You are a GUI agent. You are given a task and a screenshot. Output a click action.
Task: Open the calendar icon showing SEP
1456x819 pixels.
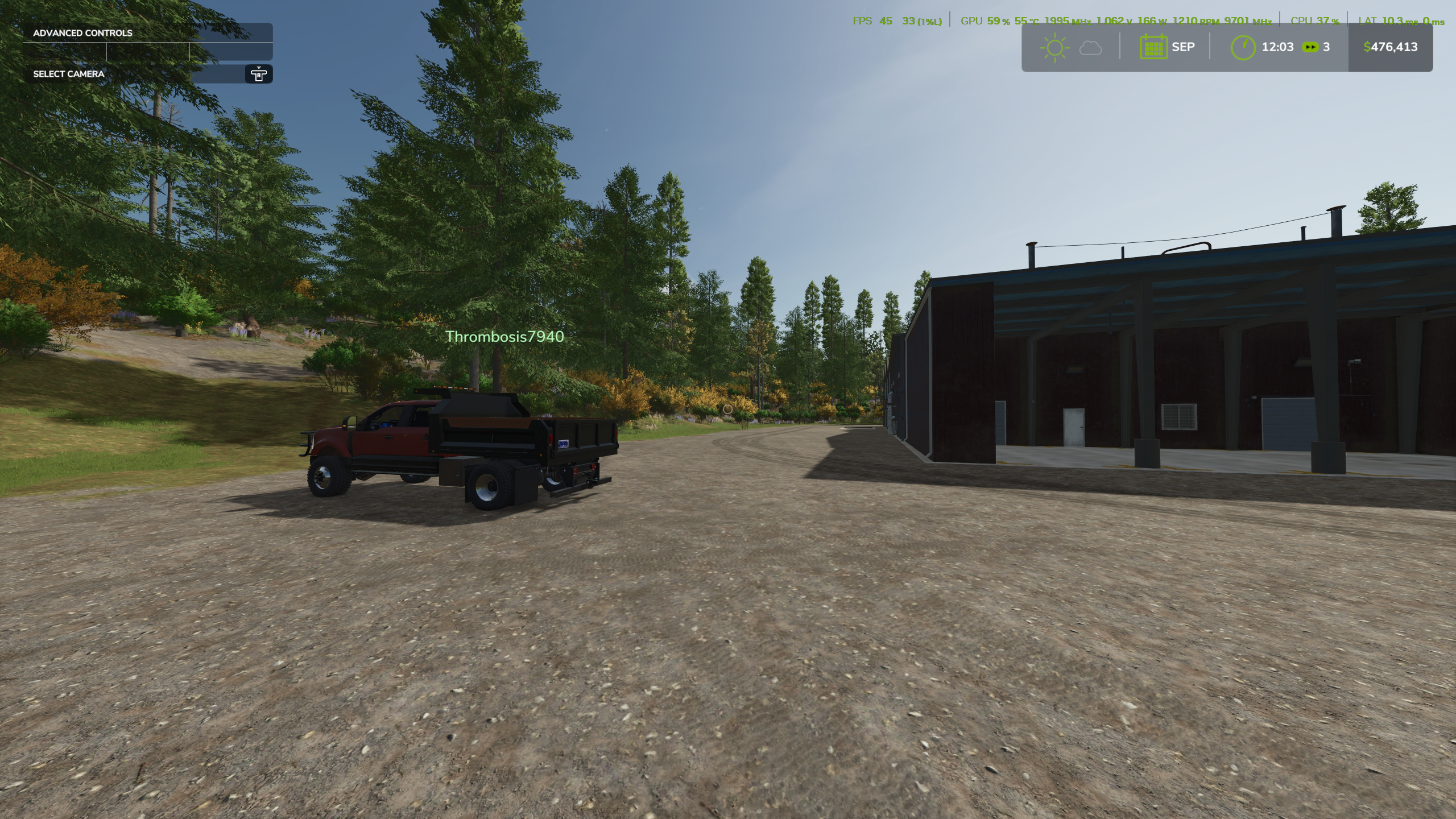[x=1153, y=47]
